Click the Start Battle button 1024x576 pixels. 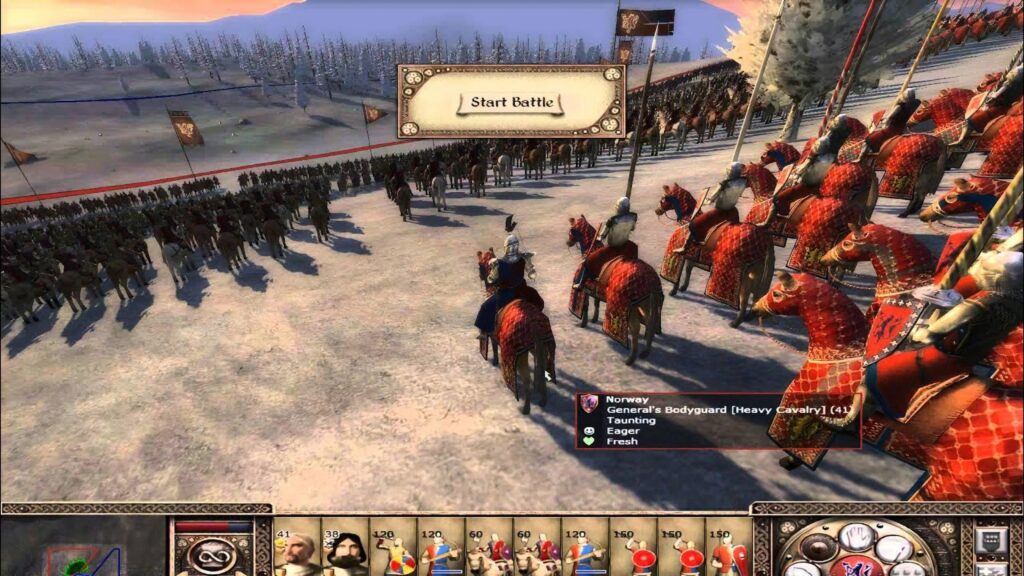pyautogui.click(x=511, y=102)
